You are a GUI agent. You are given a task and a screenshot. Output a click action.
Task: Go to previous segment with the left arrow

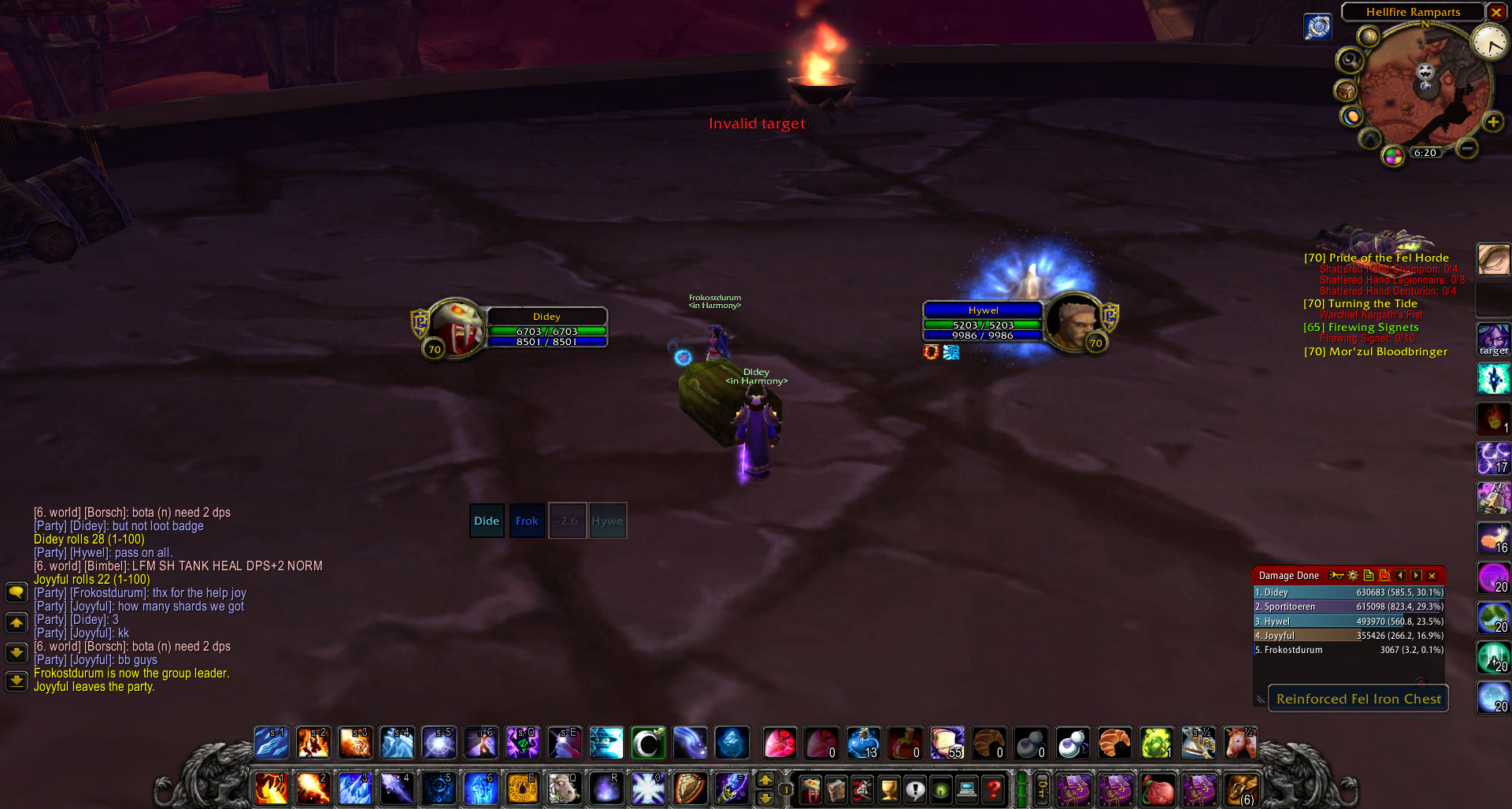pyautogui.click(x=1400, y=576)
